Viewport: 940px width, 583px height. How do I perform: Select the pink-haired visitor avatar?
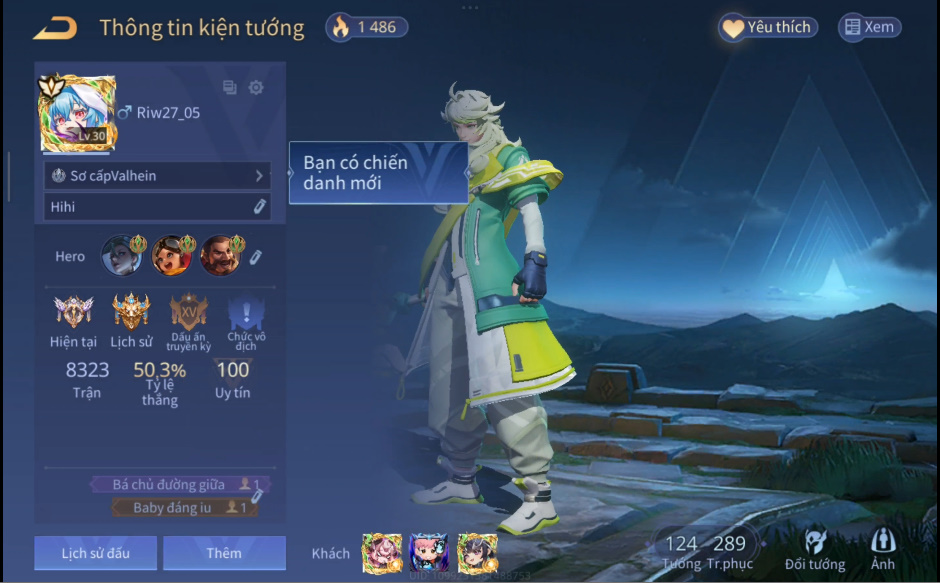381,552
